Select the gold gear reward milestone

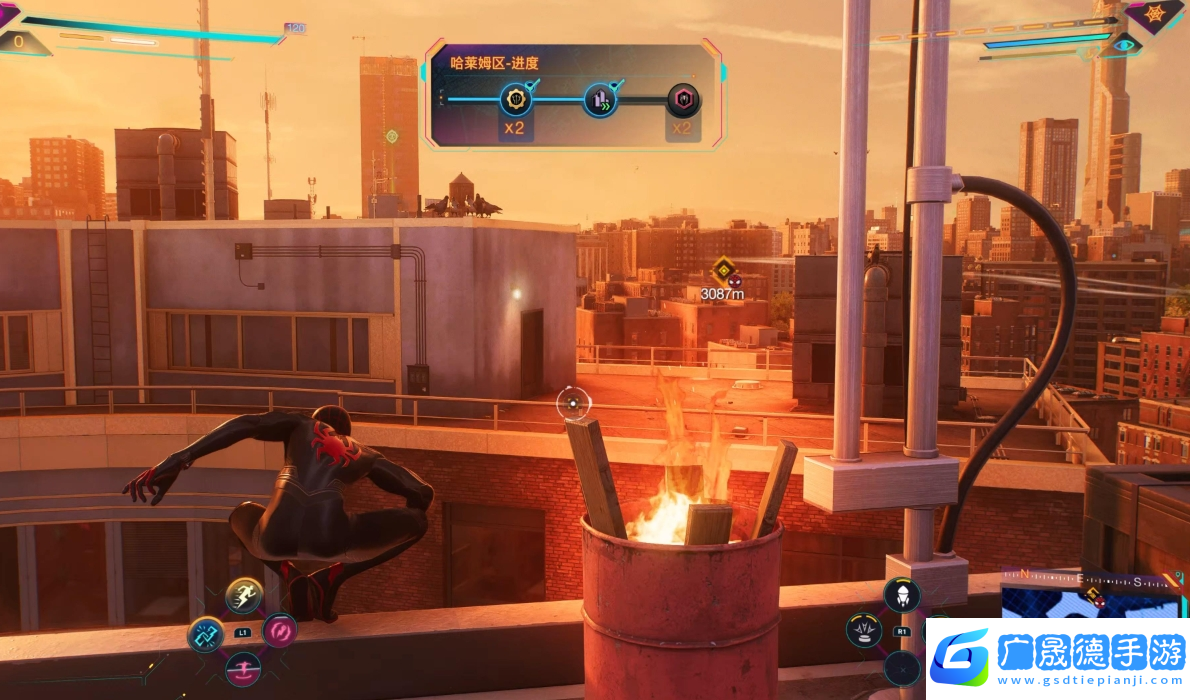[516, 99]
